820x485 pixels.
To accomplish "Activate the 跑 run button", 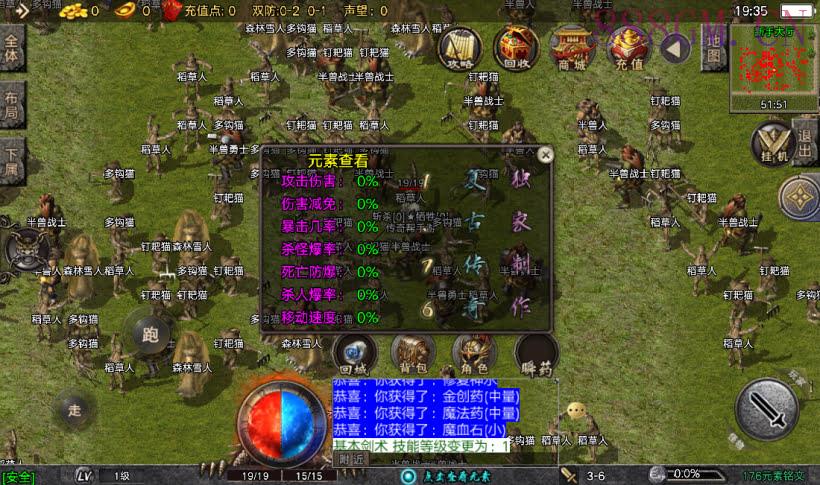I will tap(151, 334).
